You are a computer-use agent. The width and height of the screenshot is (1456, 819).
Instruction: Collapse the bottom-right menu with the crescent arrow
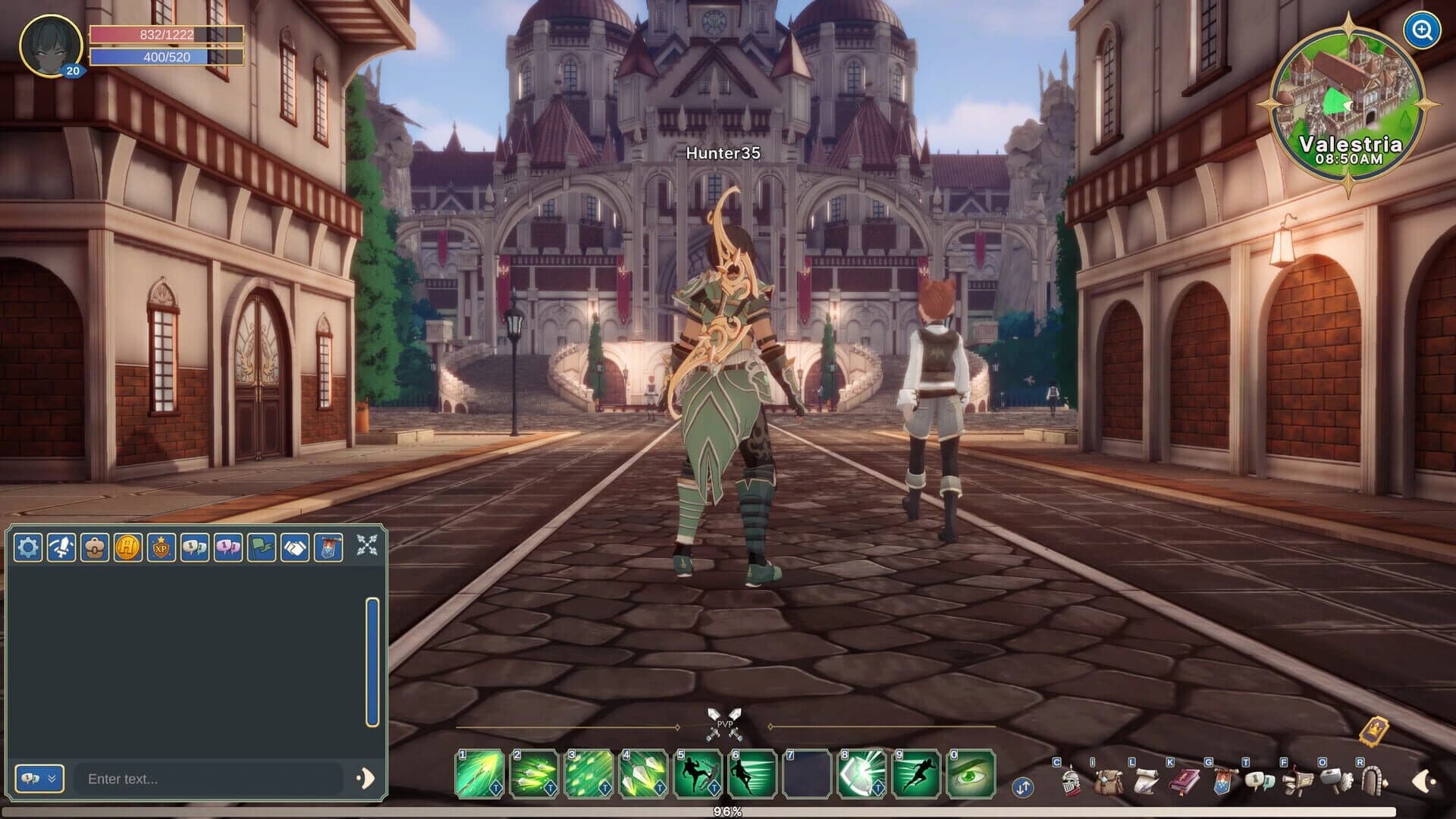click(1424, 781)
